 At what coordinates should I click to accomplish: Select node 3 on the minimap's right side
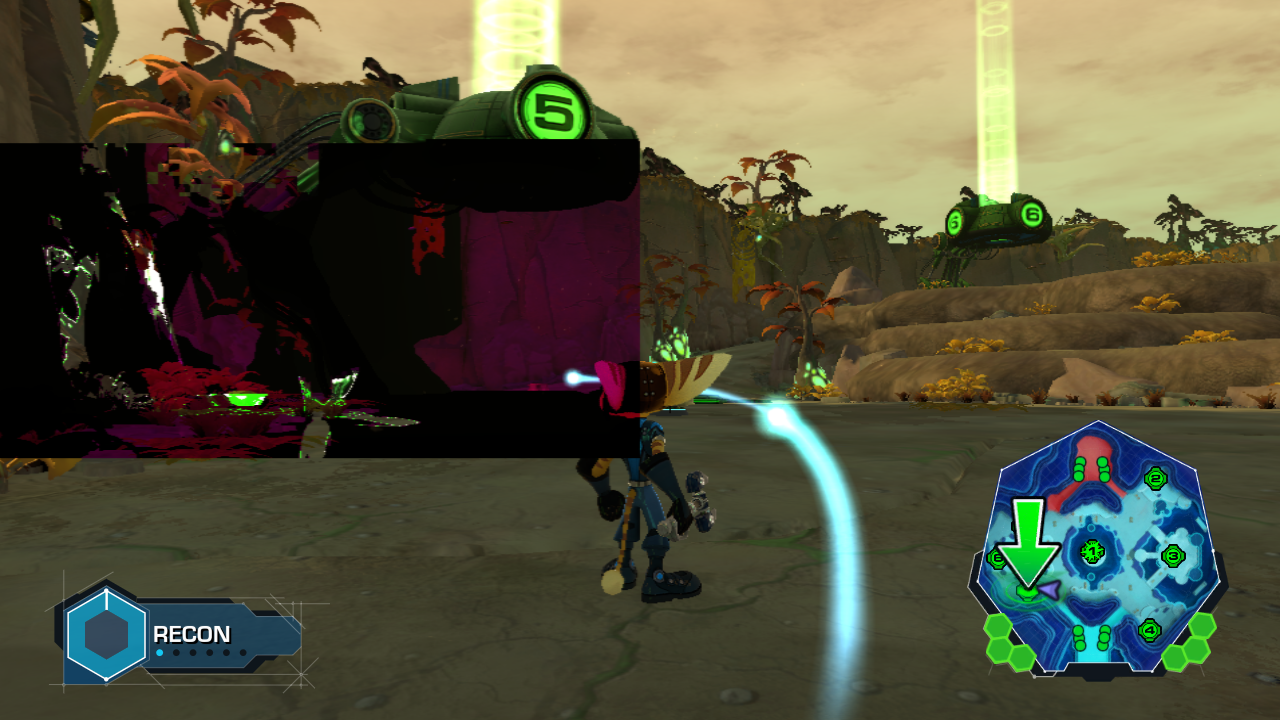point(1173,556)
